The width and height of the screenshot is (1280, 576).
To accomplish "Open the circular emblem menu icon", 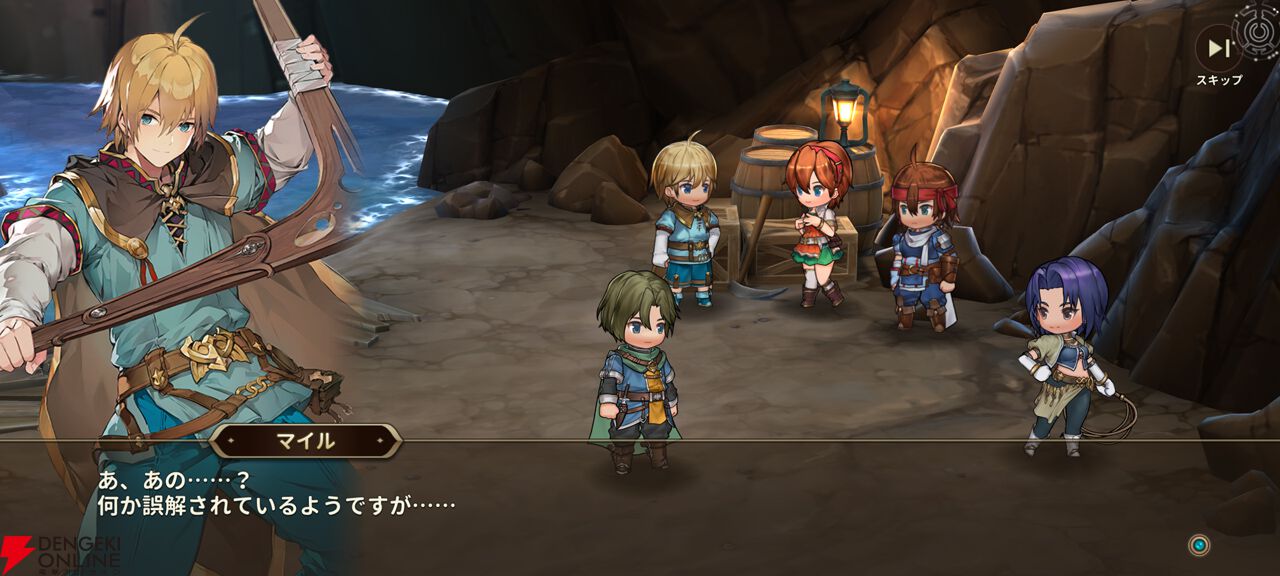I will [x=1259, y=26].
